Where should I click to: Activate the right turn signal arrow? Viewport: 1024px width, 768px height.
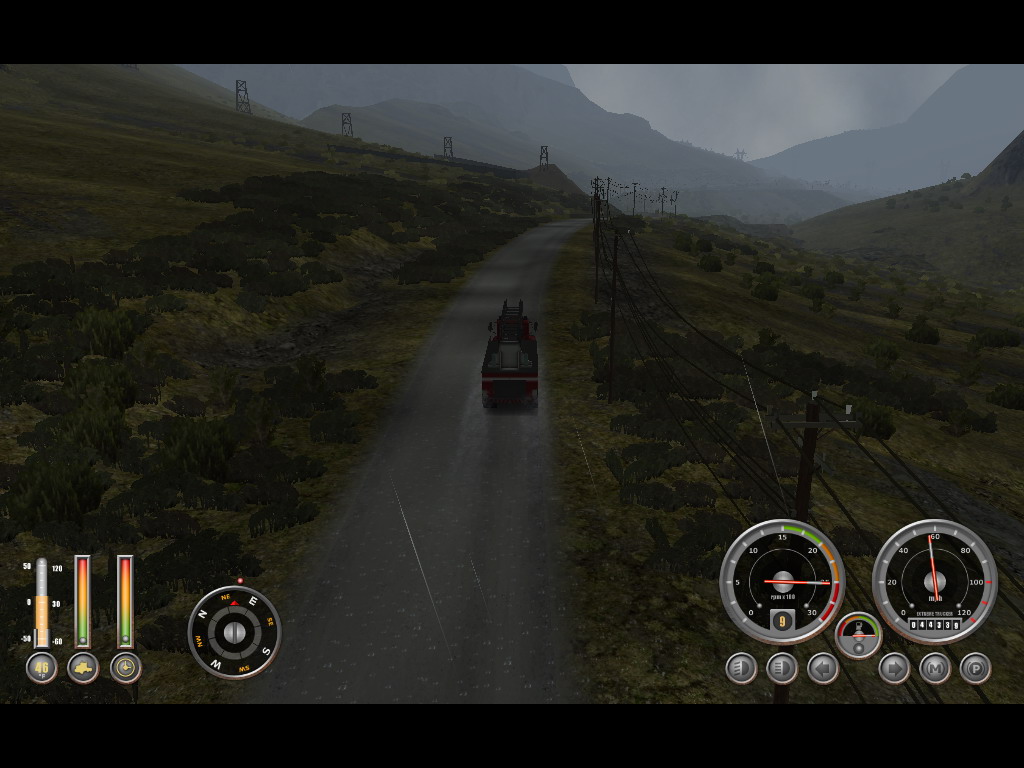[894, 668]
